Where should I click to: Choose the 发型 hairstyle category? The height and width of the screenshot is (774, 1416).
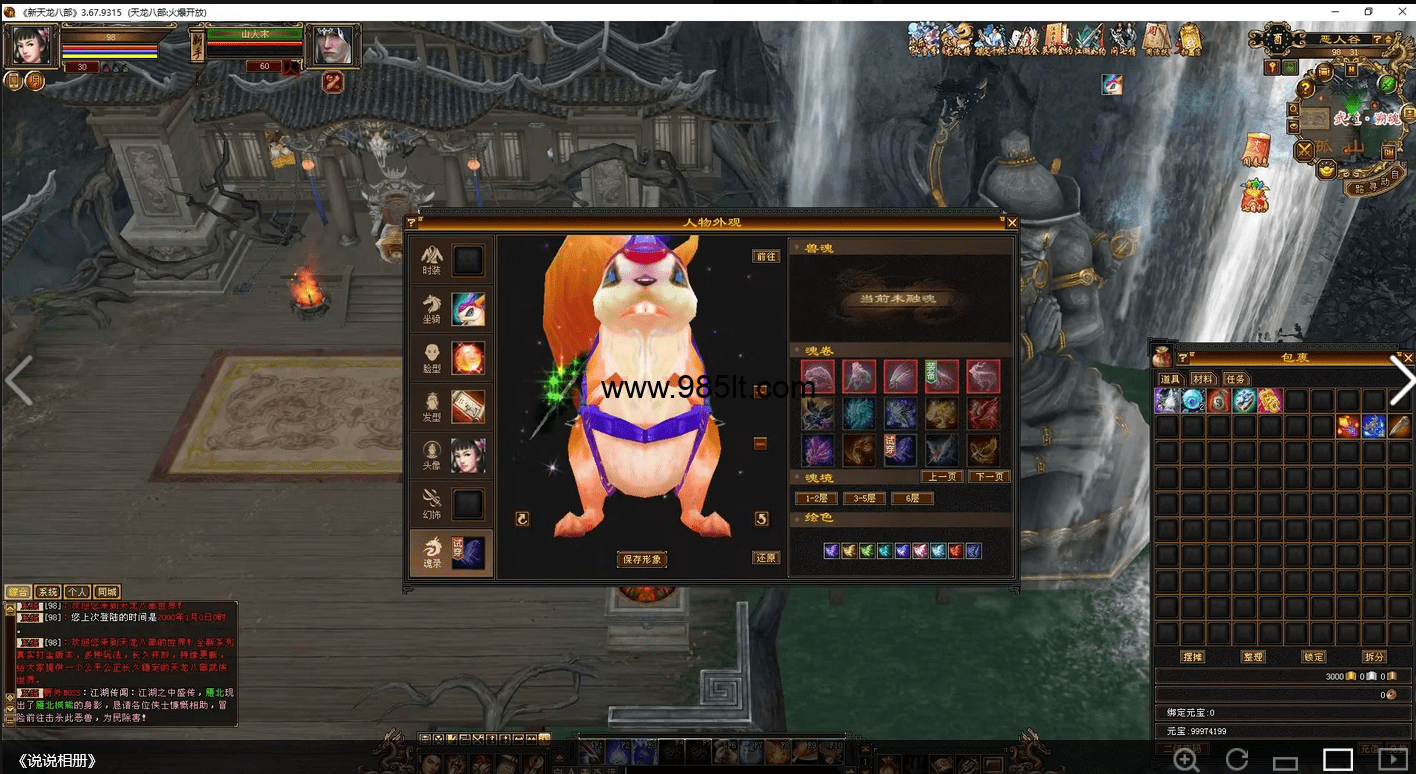point(451,407)
